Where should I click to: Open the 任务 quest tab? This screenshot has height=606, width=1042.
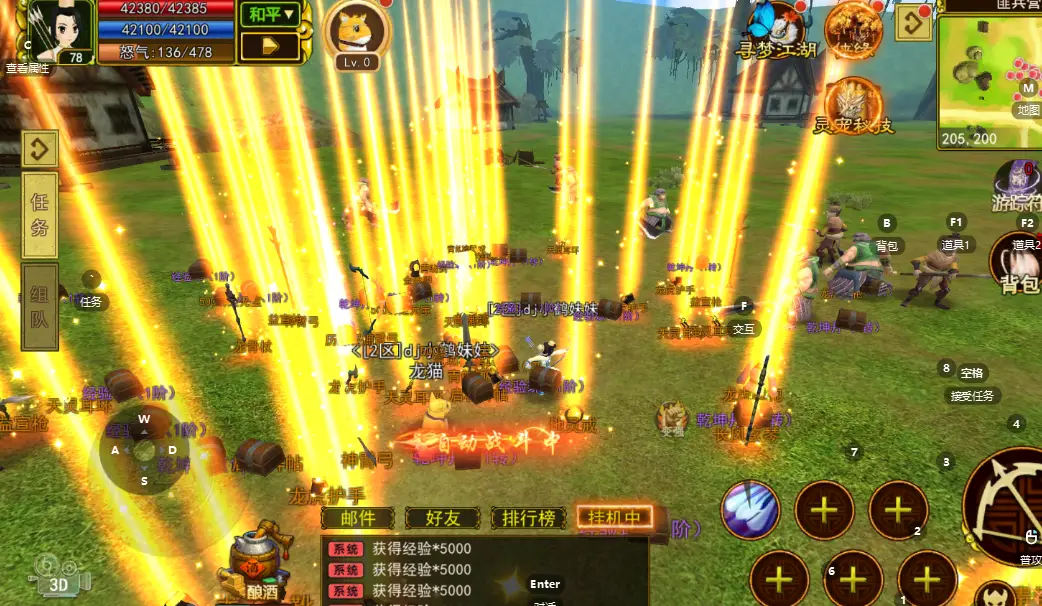[x=40, y=214]
